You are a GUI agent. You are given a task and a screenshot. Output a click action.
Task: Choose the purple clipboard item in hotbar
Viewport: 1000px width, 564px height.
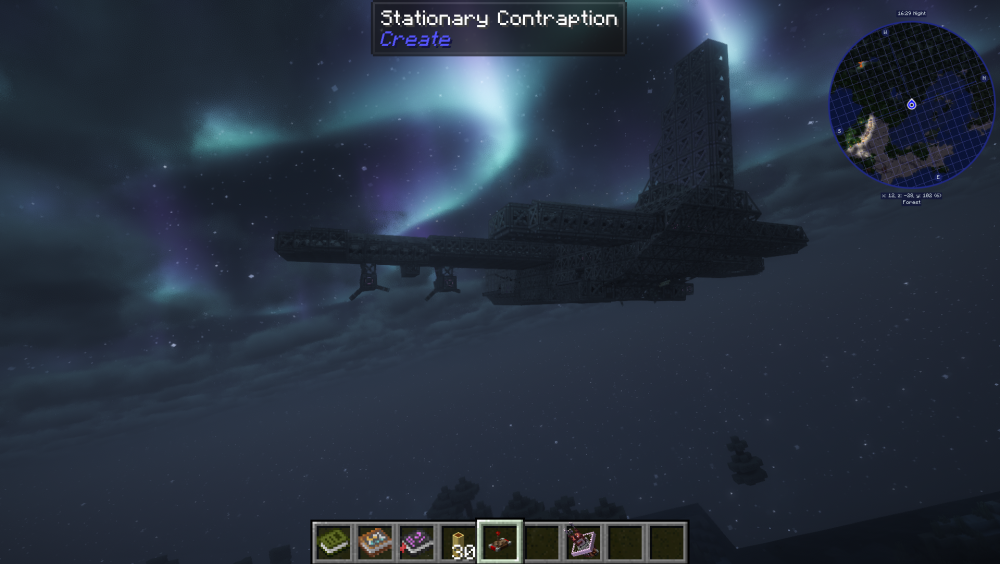tap(416, 542)
